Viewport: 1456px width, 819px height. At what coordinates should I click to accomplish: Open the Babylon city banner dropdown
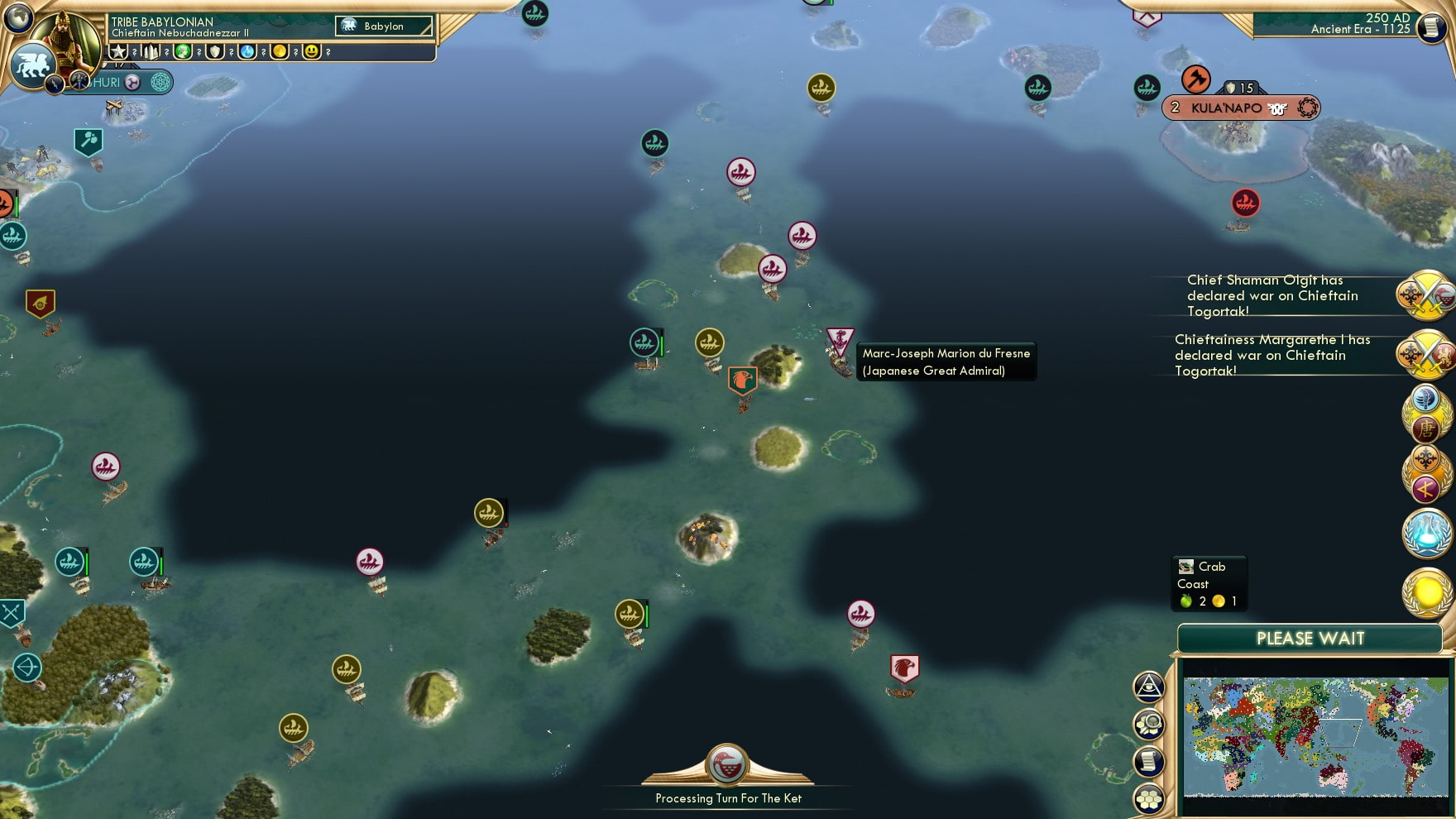coord(383,26)
